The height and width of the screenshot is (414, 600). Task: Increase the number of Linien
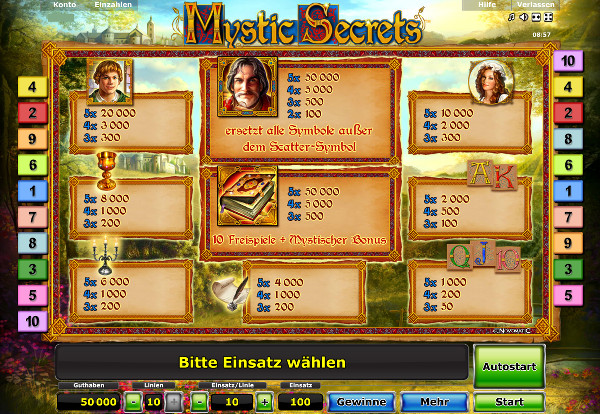pos(172,402)
